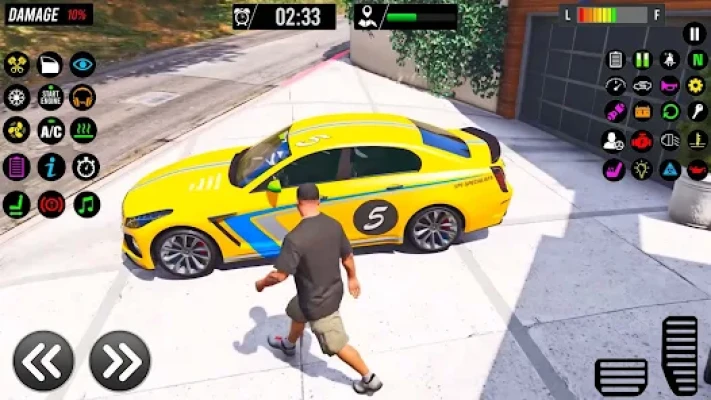This screenshot has height=400, width=711.
Task: Open the purple clipboard icon
Action: tap(16, 167)
